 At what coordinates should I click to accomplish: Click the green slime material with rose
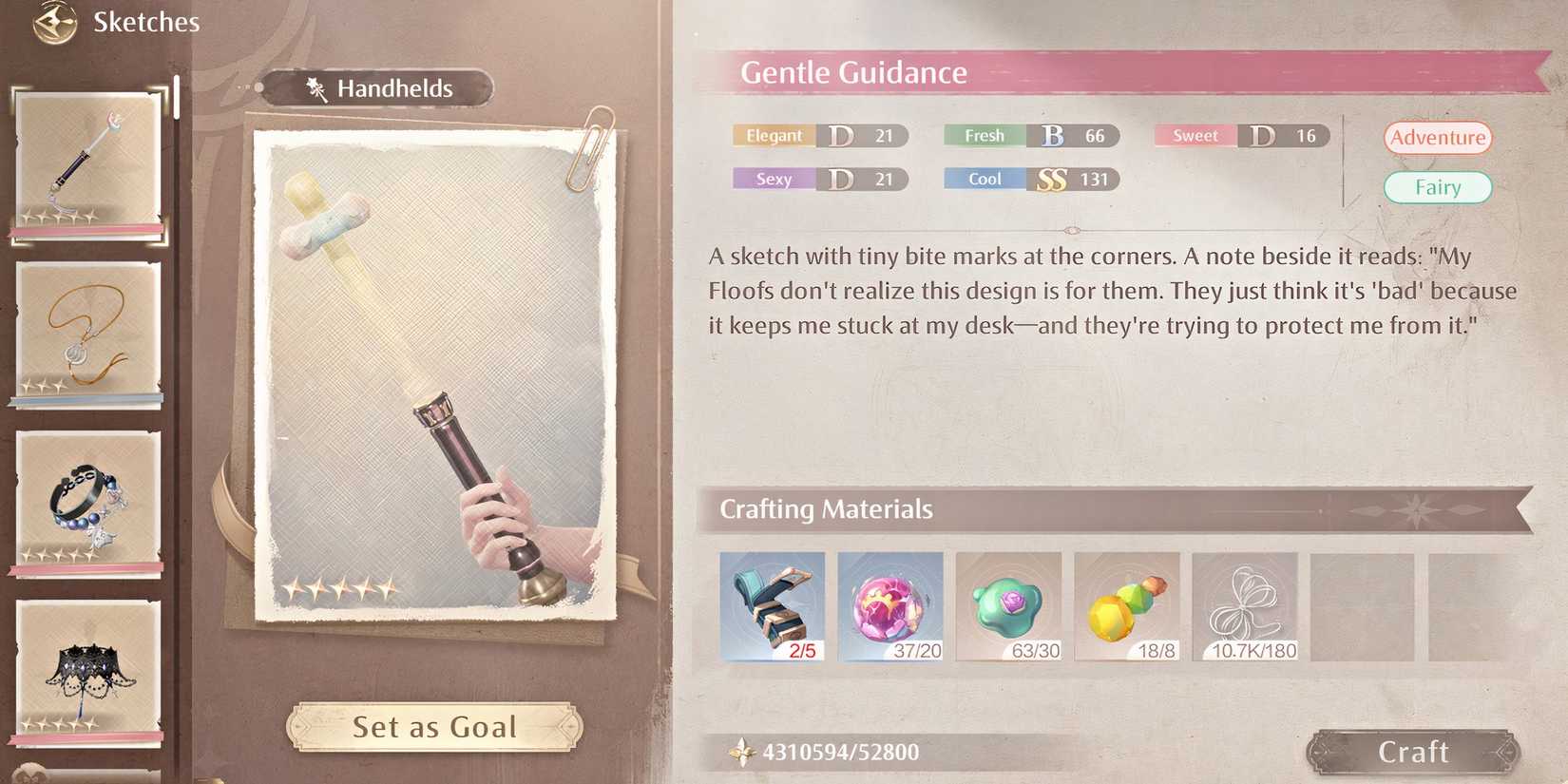click(1009, 606)
